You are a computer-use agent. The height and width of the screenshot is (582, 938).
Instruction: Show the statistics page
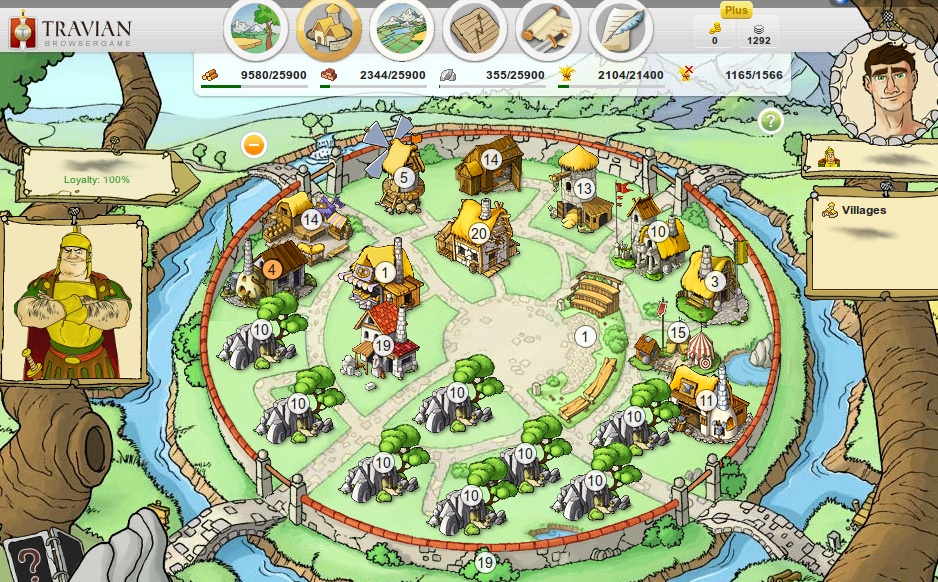pyautogui.click(x=475, y=29)
